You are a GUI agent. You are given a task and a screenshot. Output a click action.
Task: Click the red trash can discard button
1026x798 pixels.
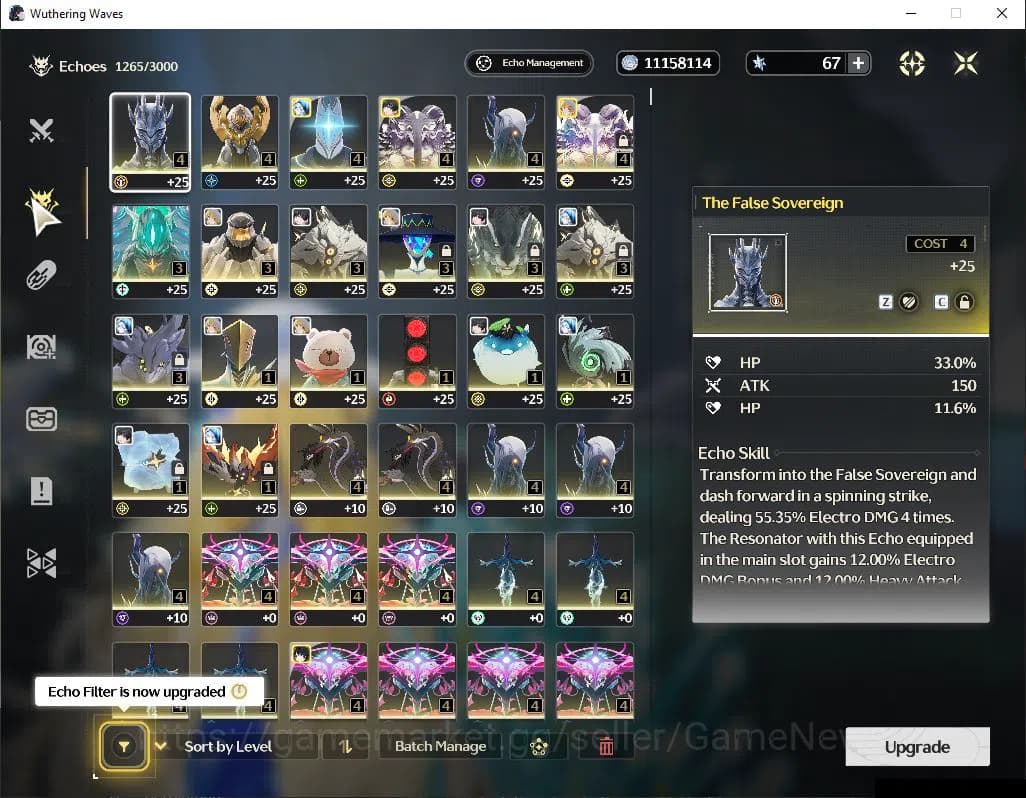point(605,746)
